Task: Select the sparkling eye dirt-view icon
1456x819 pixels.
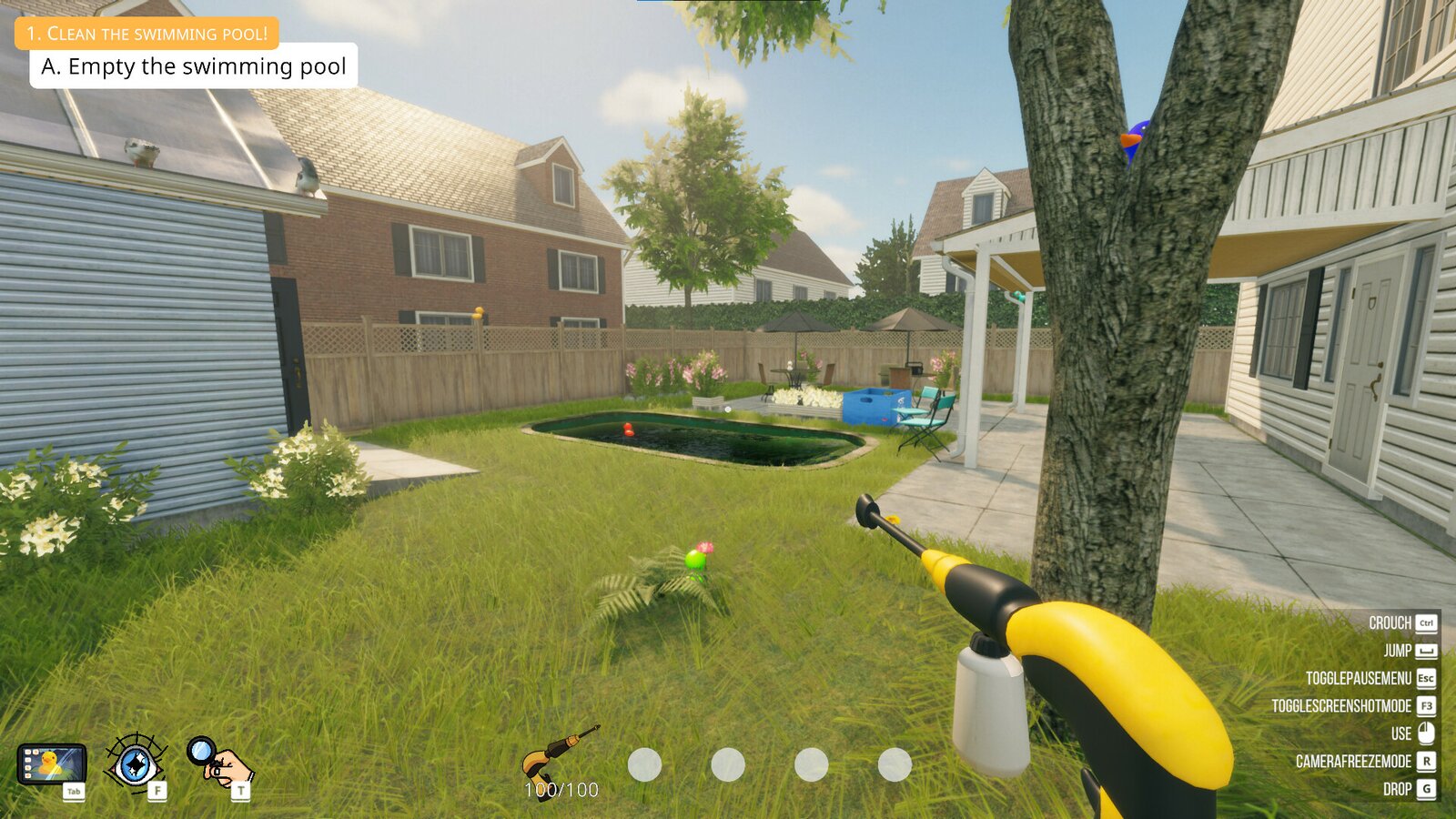Action: point(135,762)
